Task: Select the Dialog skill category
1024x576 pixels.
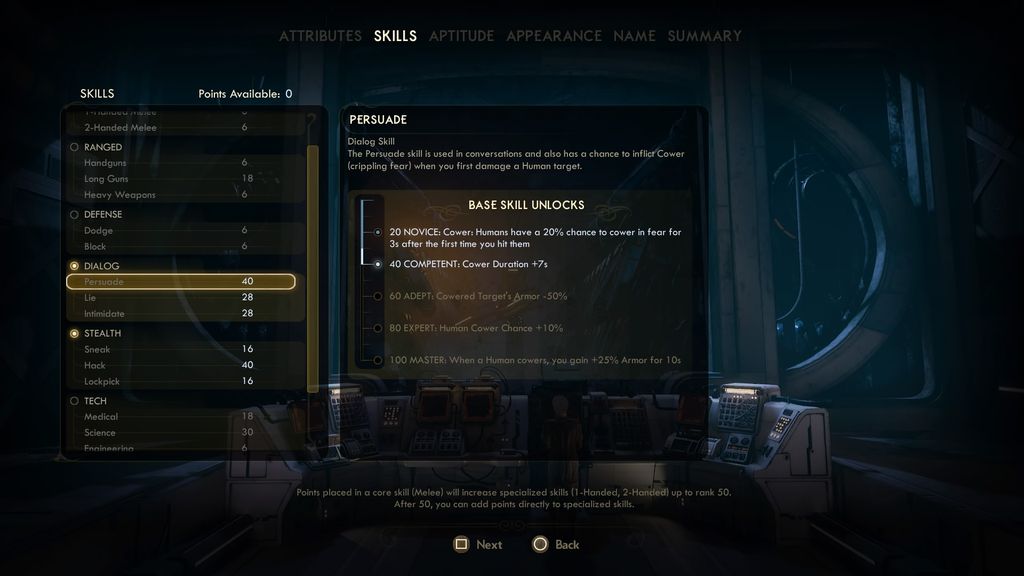Action: coord(101,266)
